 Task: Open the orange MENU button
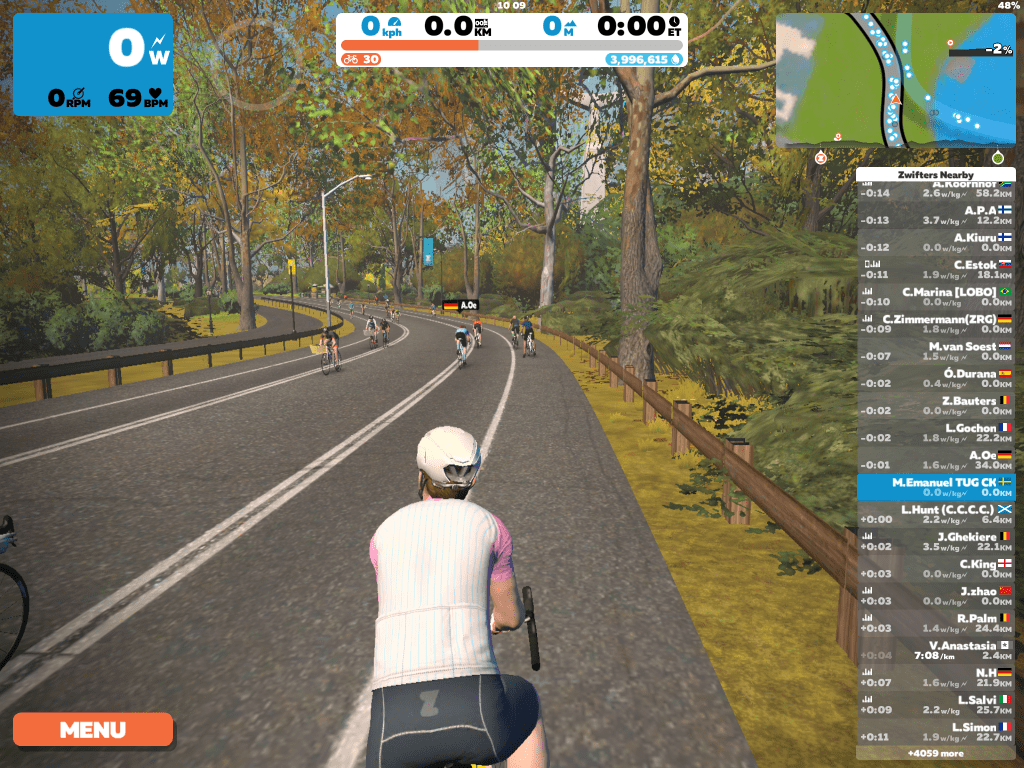click(x=93, y=729)
